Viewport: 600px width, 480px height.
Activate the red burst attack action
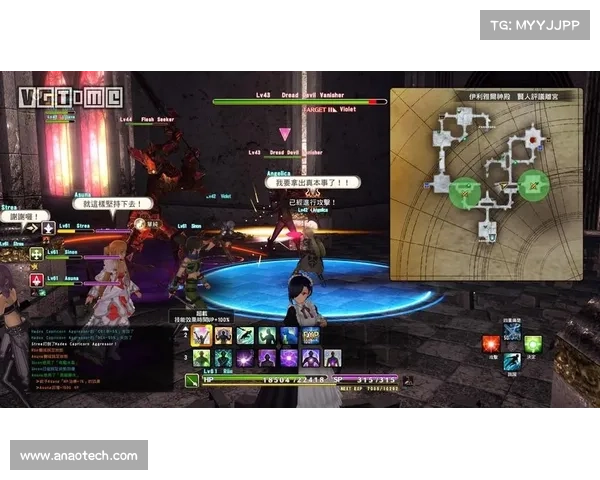[x=491, y=344]
